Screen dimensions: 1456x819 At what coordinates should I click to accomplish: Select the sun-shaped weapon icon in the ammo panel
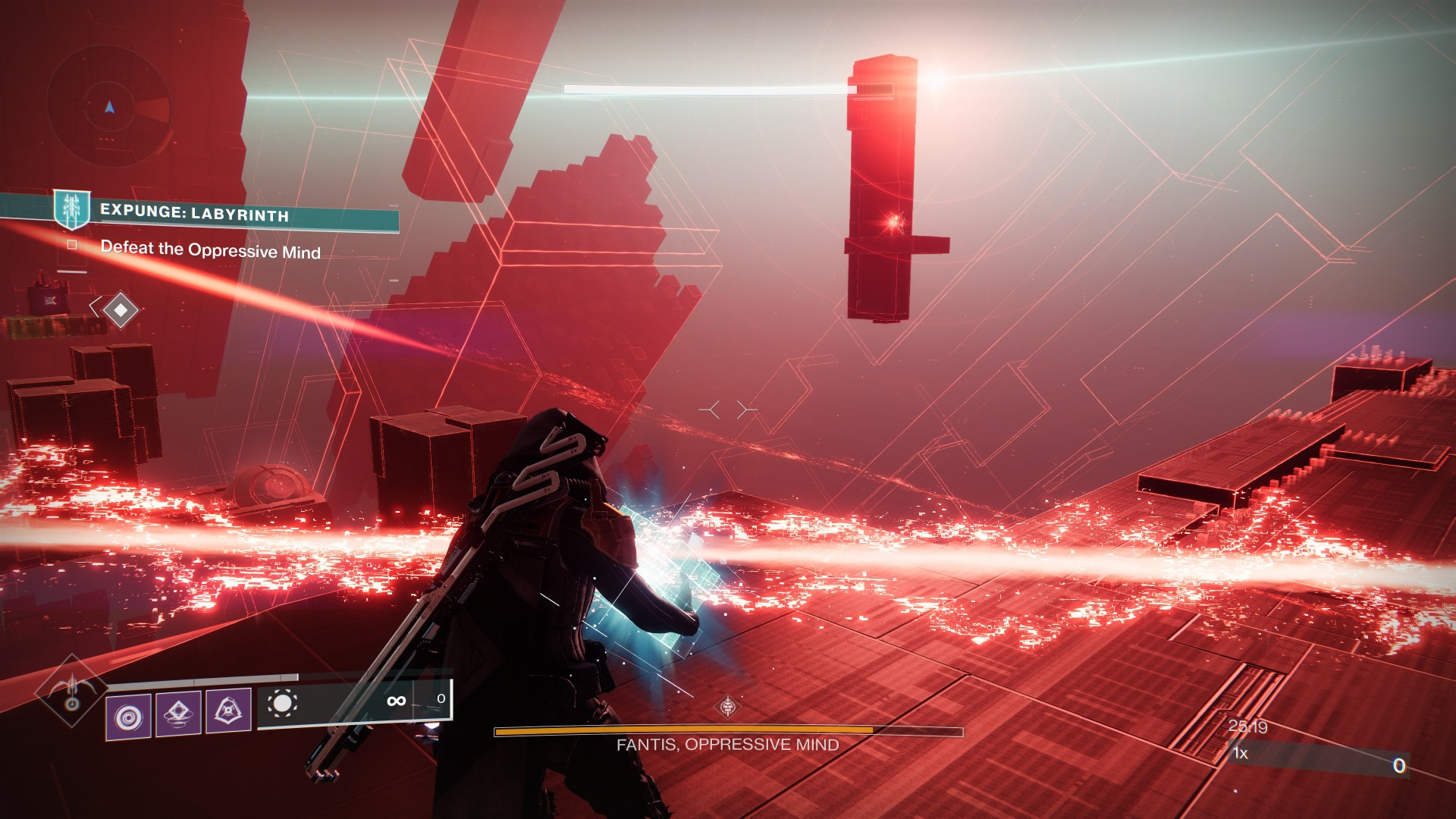[x=282, y=704]
